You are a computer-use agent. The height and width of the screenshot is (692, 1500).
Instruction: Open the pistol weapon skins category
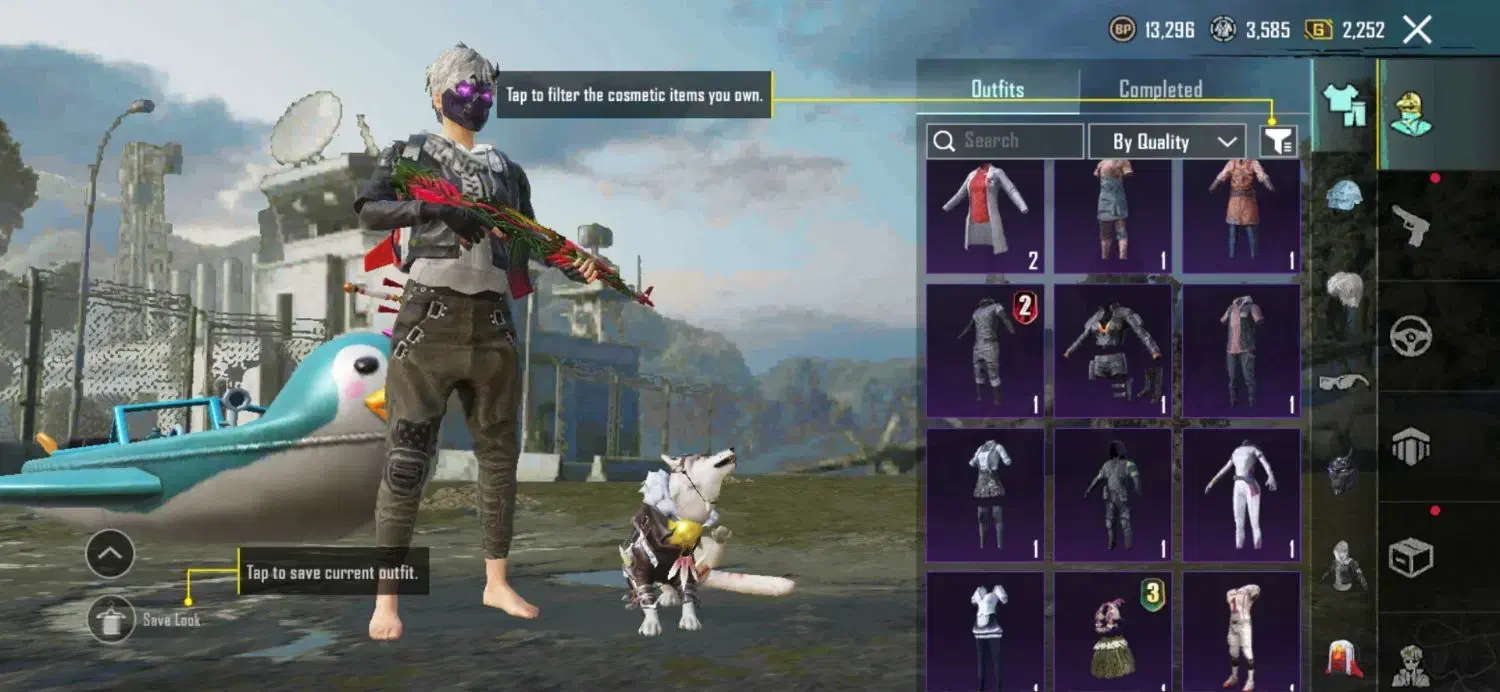[1411, 226]
